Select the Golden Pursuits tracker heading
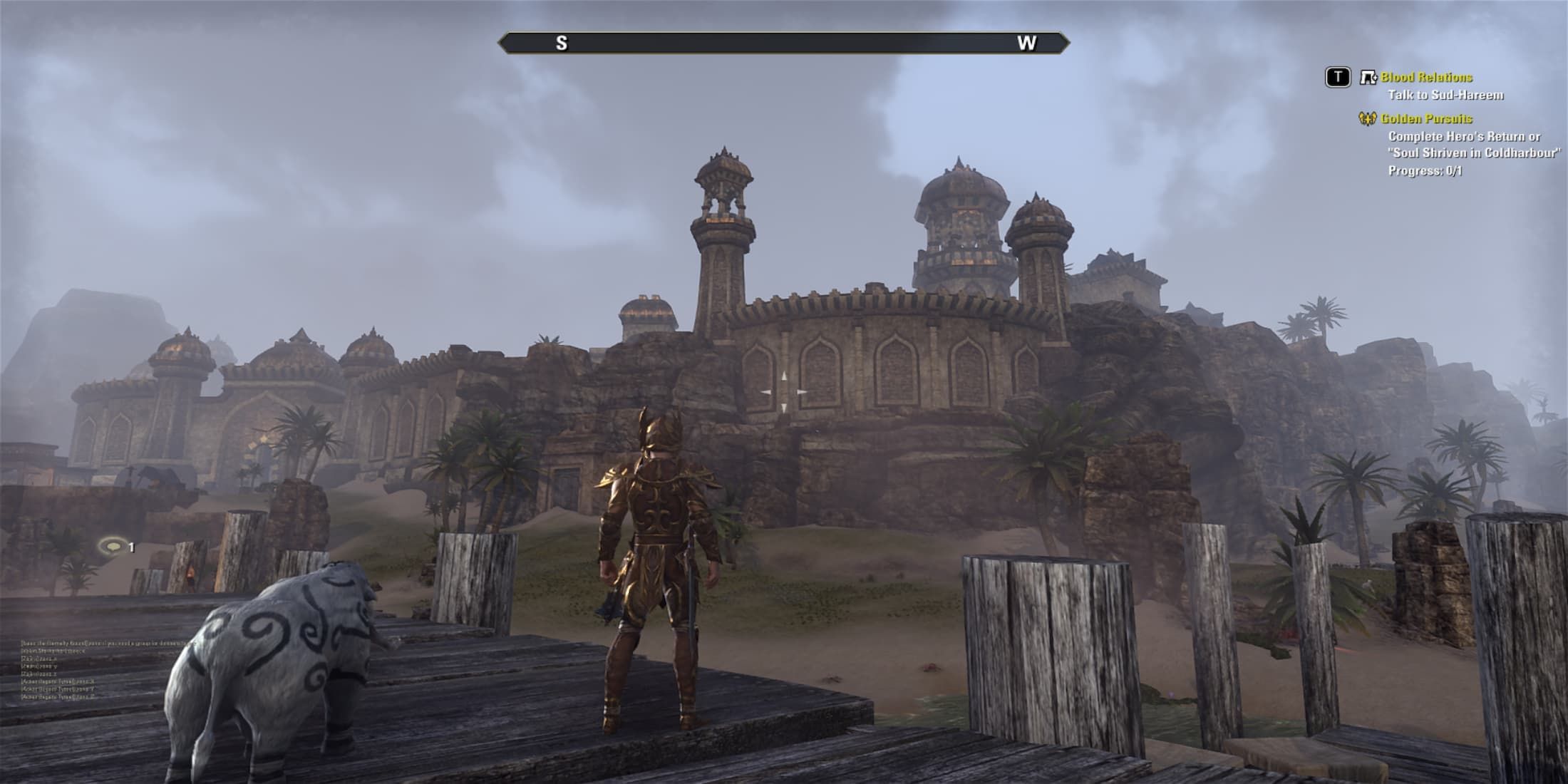The image size is (1568, 784). point(1426,119)
